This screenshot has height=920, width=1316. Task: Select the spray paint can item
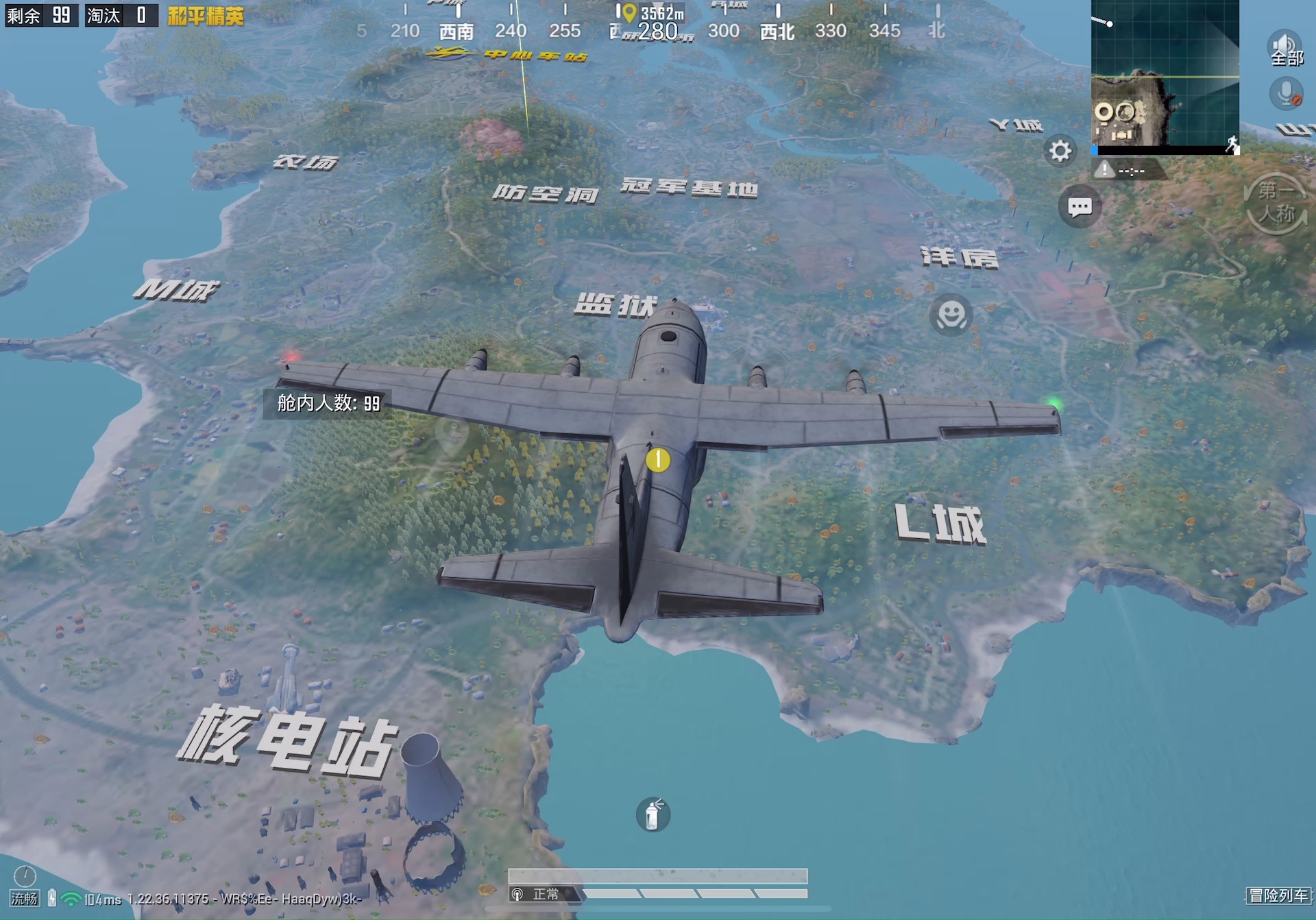pyautogui.click(x=652, y=816)
